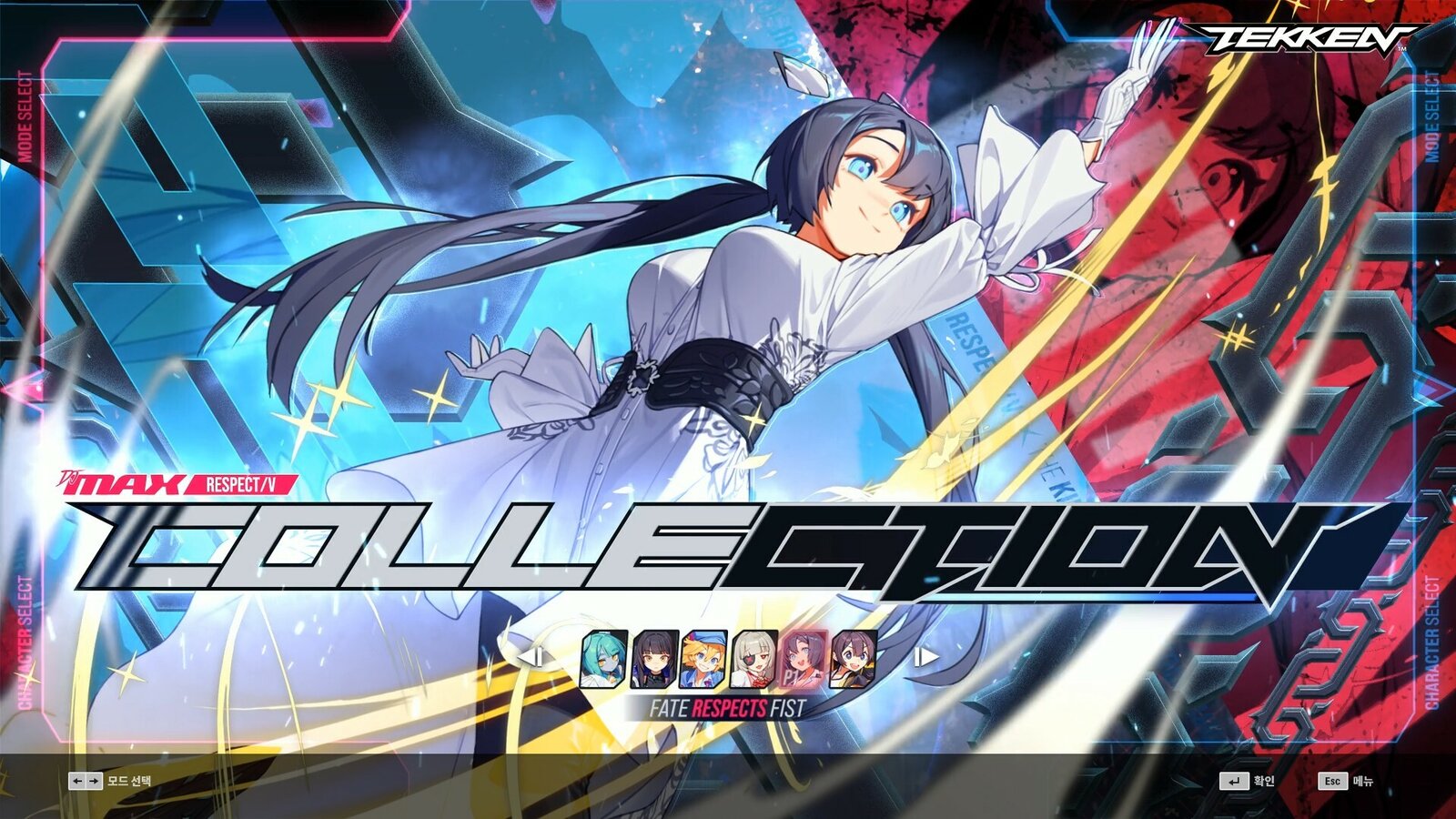Click the FATE RESPECTS FIST banner
This screenshot has width=1456, height=819.
730,706
